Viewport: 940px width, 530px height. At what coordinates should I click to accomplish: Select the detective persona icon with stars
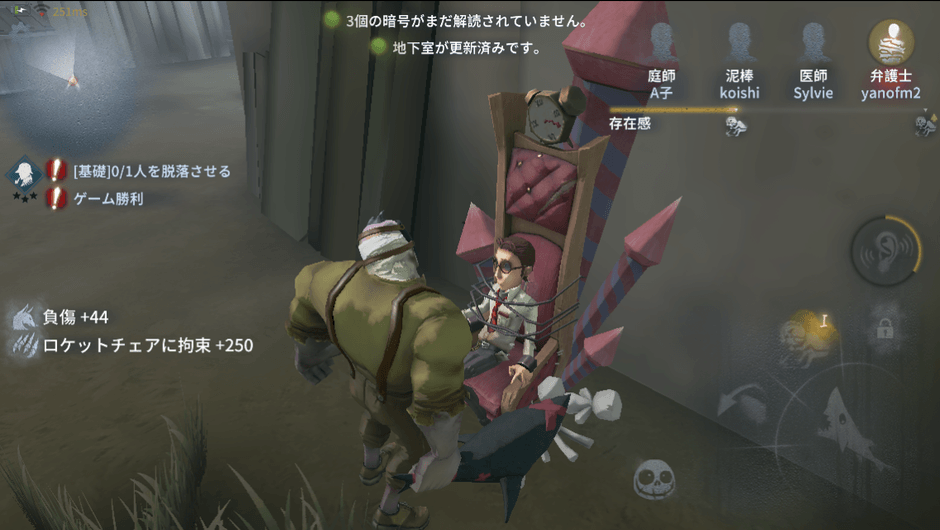point(22,176)
